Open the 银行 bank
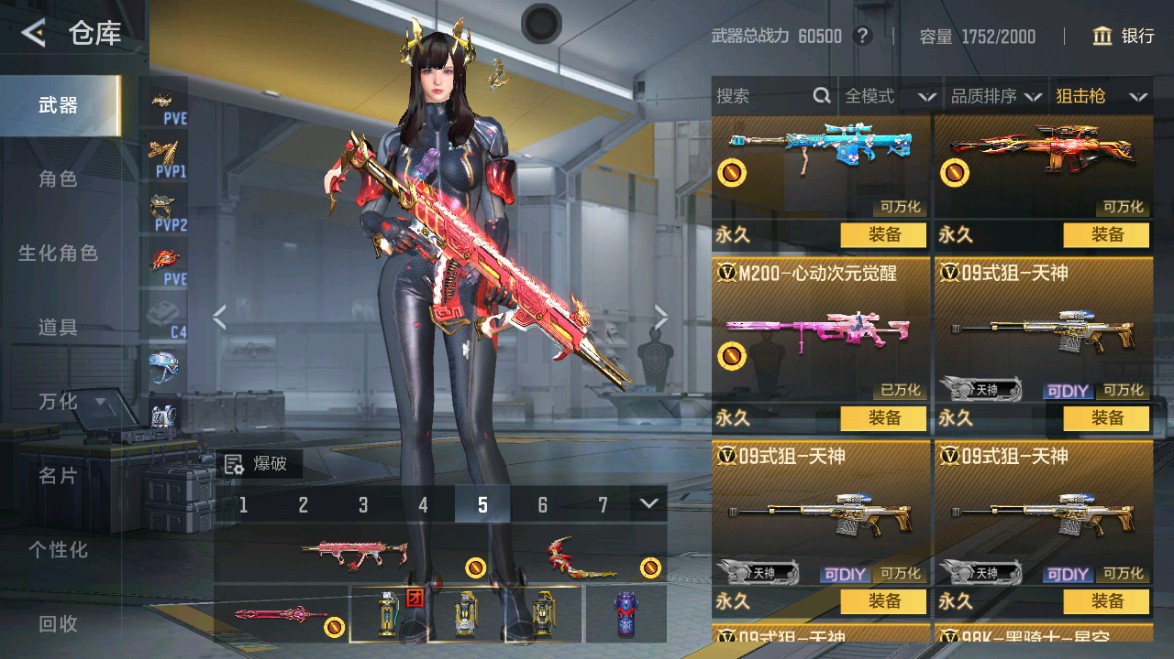 [x=1124, y=36]
